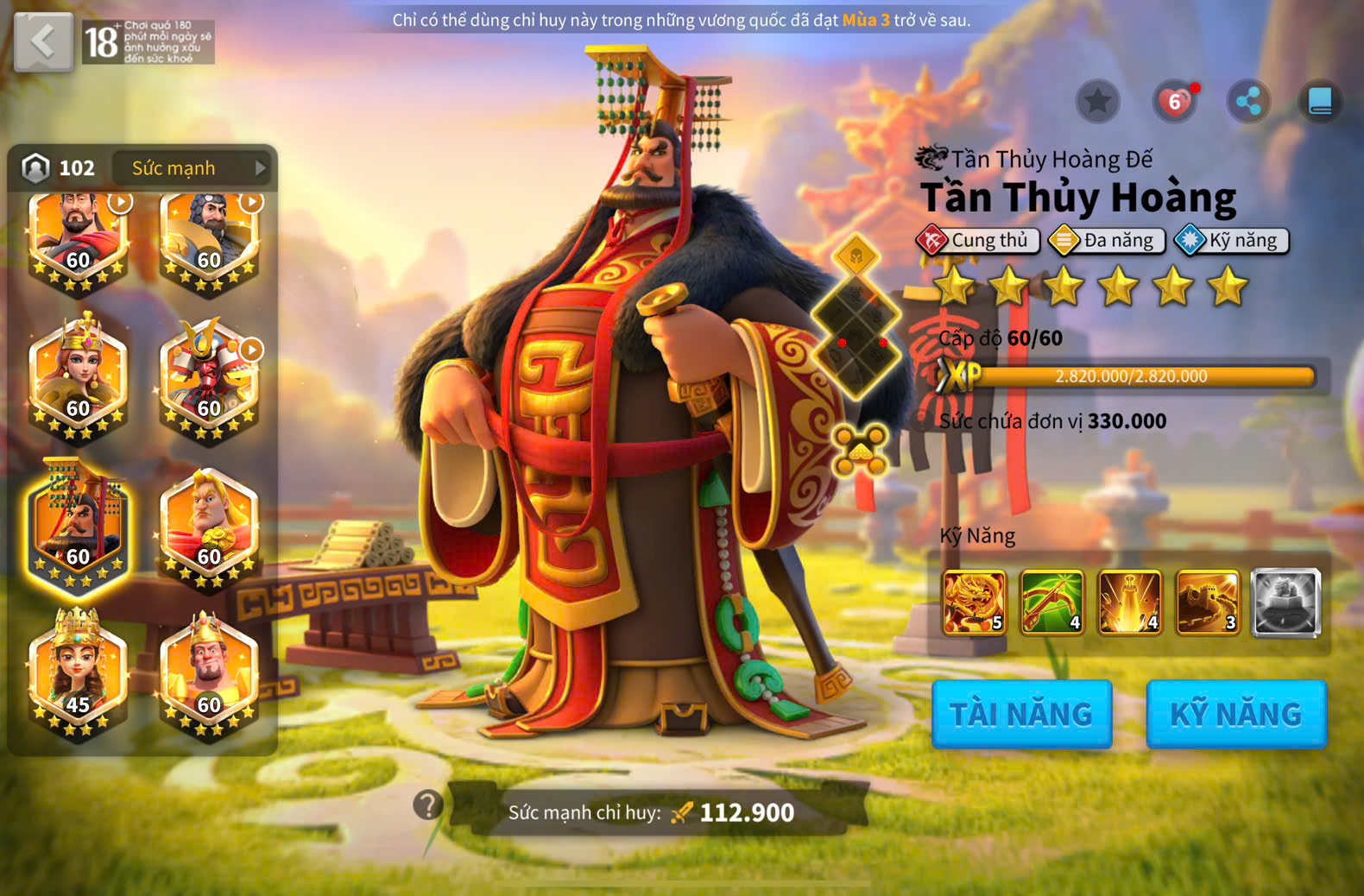The height and width of the screenshot is (896, 1364).
Task: Select the red-haired crowned queen portrait
Action: coord(78,378)
